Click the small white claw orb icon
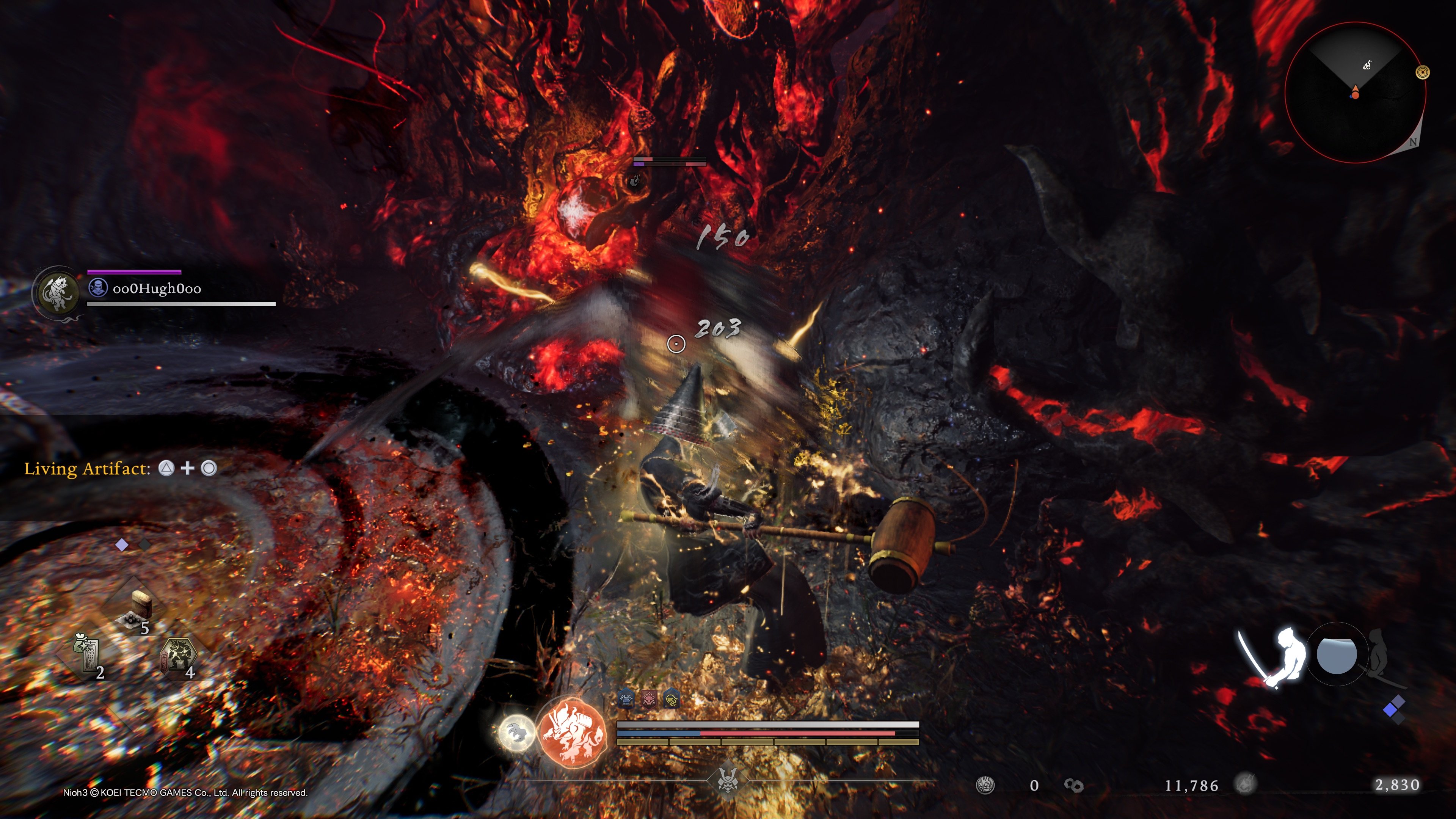 516,733
